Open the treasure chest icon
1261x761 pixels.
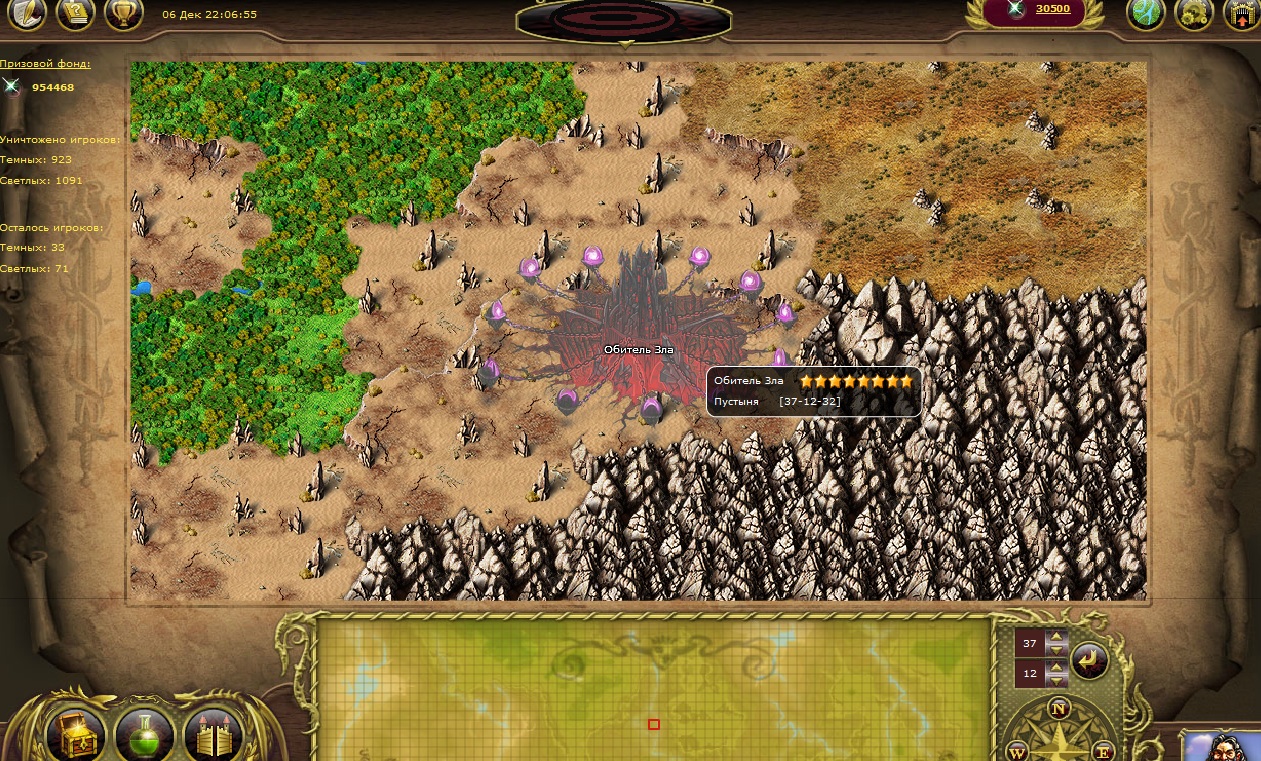pyautogui.click(x=76, y=736)
